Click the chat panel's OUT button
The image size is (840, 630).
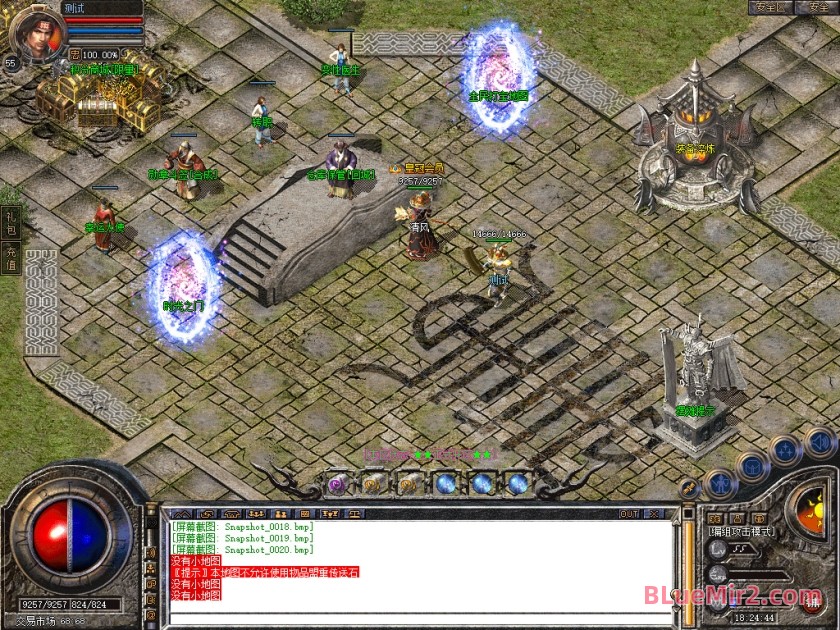coord(629,514)
